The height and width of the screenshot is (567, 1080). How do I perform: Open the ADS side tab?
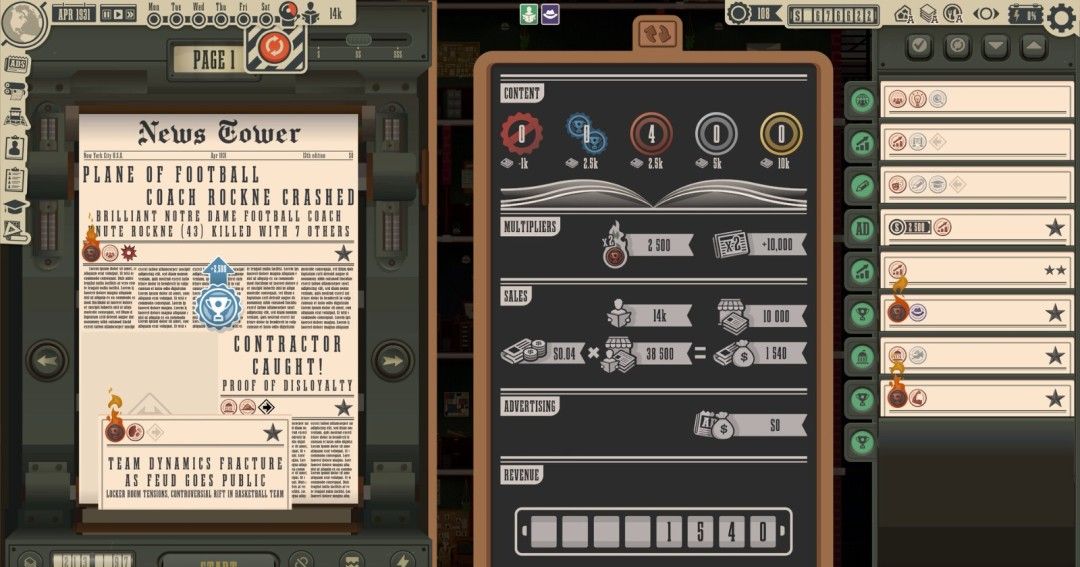[x=15, y=65]
